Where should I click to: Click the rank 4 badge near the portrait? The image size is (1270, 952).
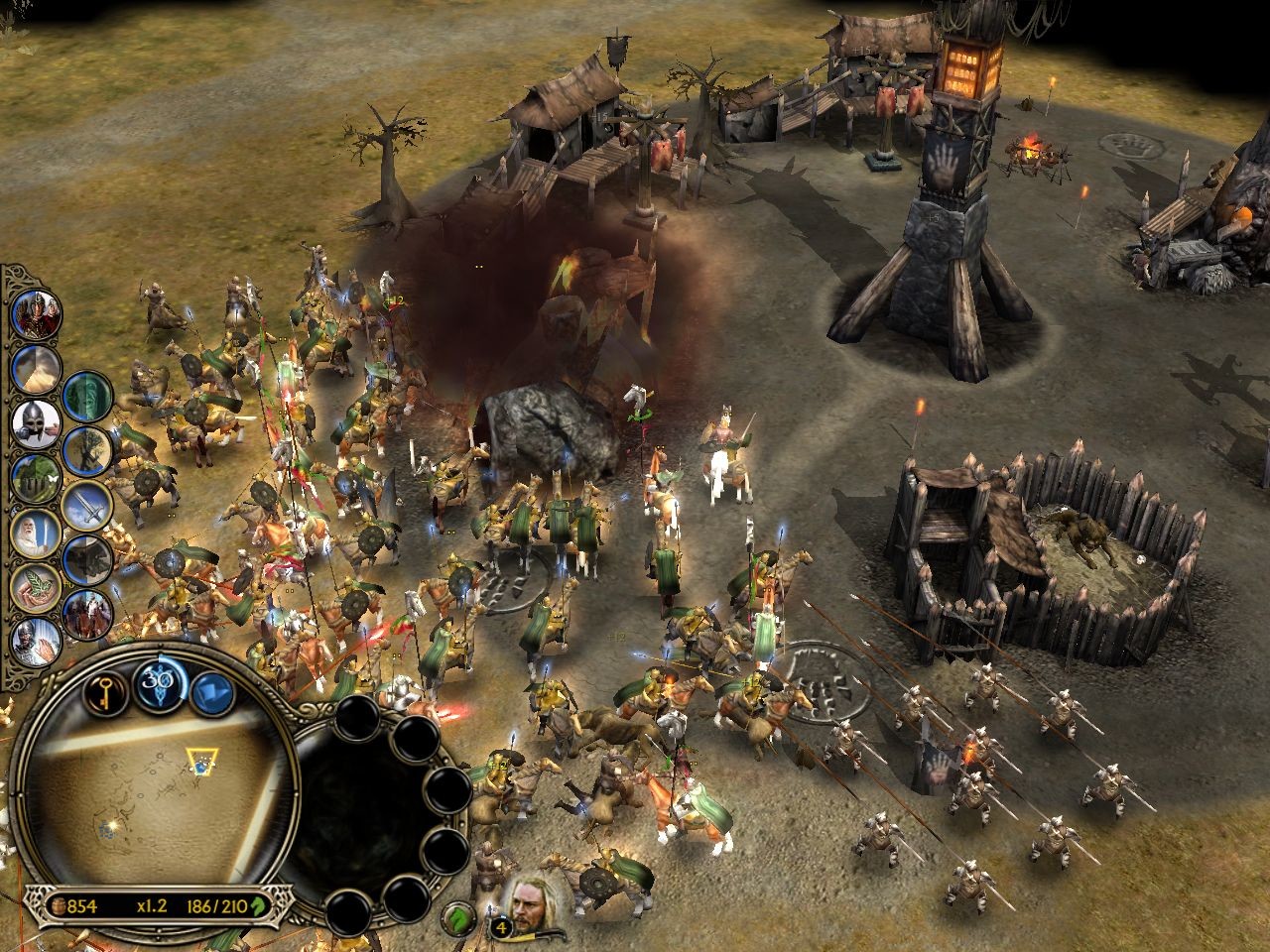click(x=501, y=925)
